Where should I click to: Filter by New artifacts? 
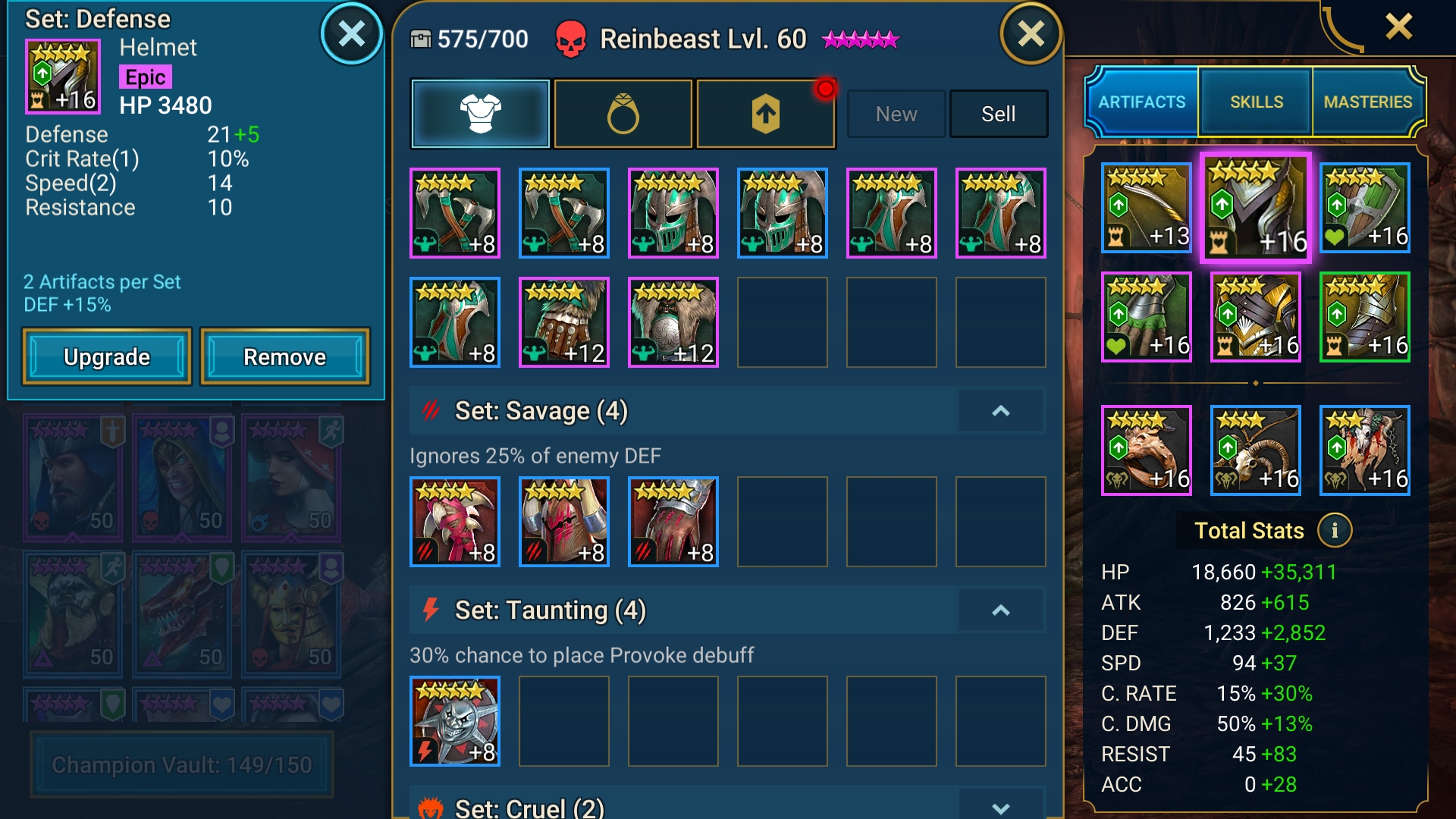(x=896, y=114)
